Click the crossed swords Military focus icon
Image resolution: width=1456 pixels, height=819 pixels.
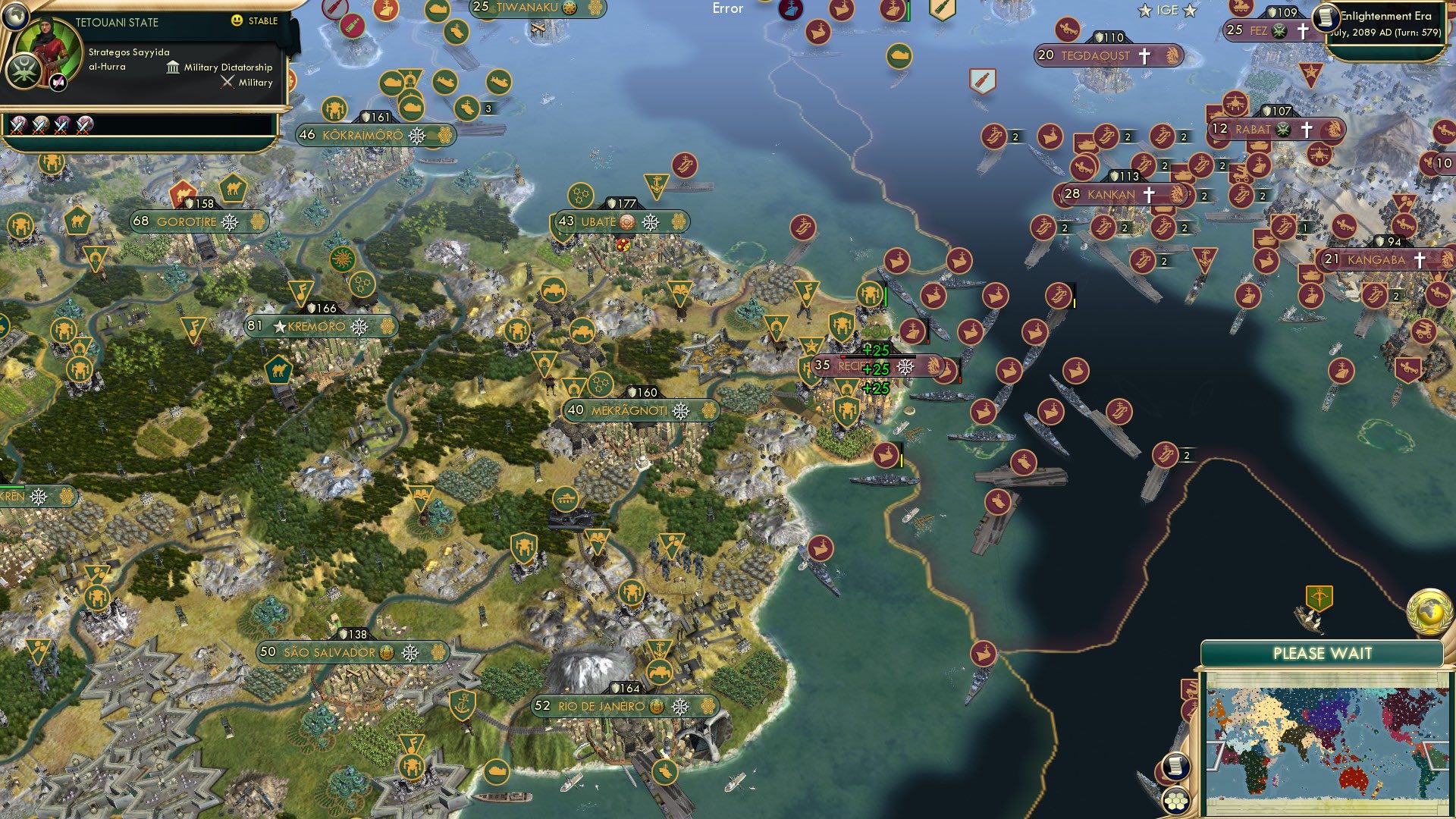226,82
